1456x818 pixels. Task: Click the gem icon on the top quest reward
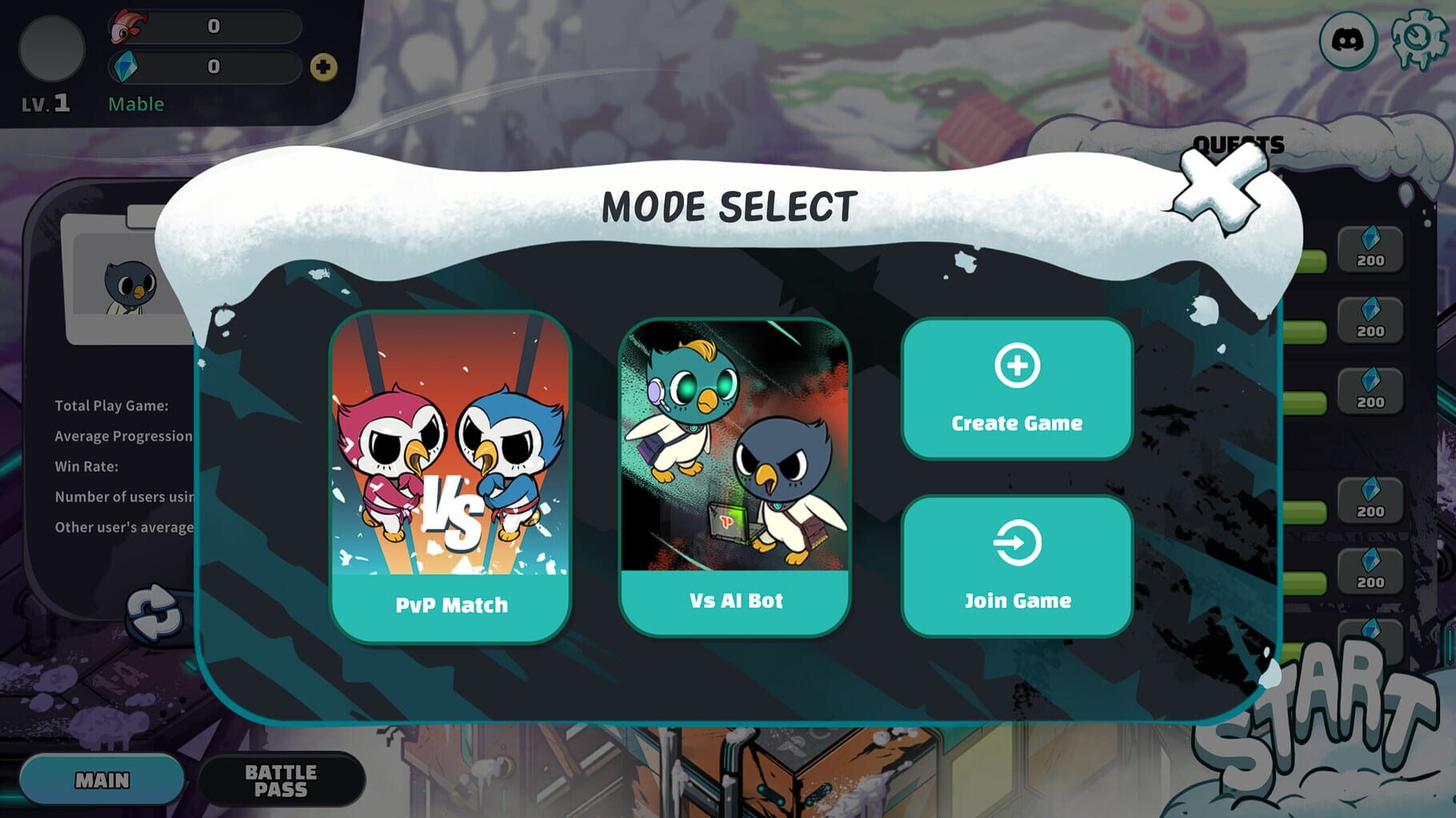(x=1372, y=239)
